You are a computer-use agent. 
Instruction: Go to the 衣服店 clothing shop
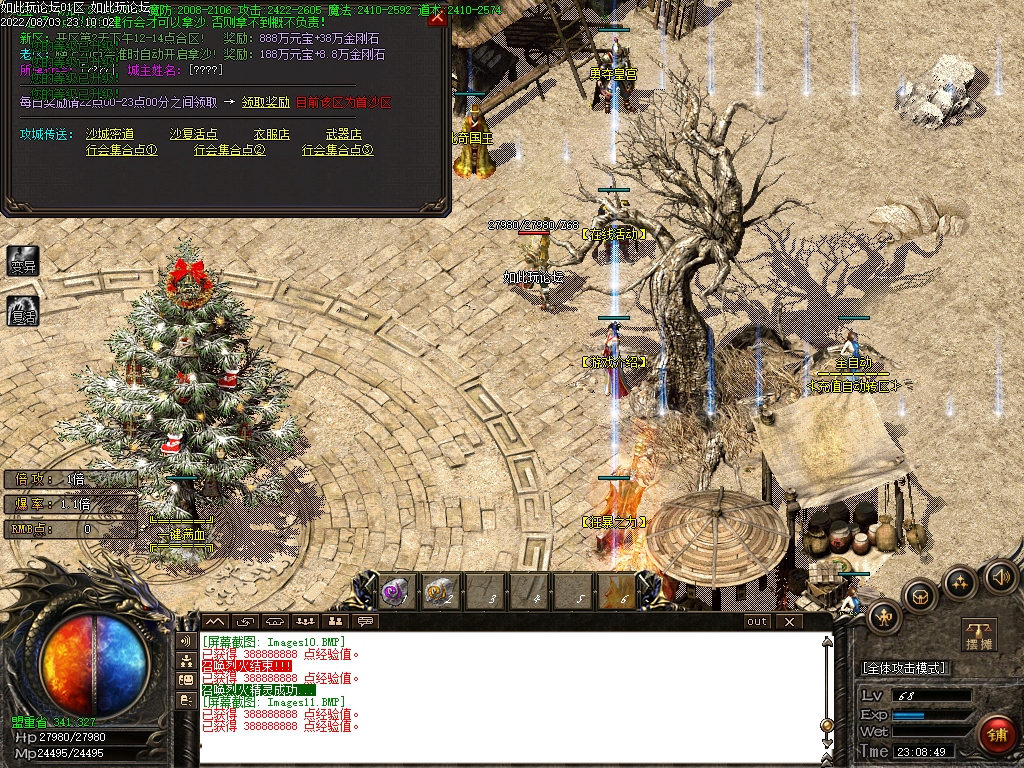(271, 134)
